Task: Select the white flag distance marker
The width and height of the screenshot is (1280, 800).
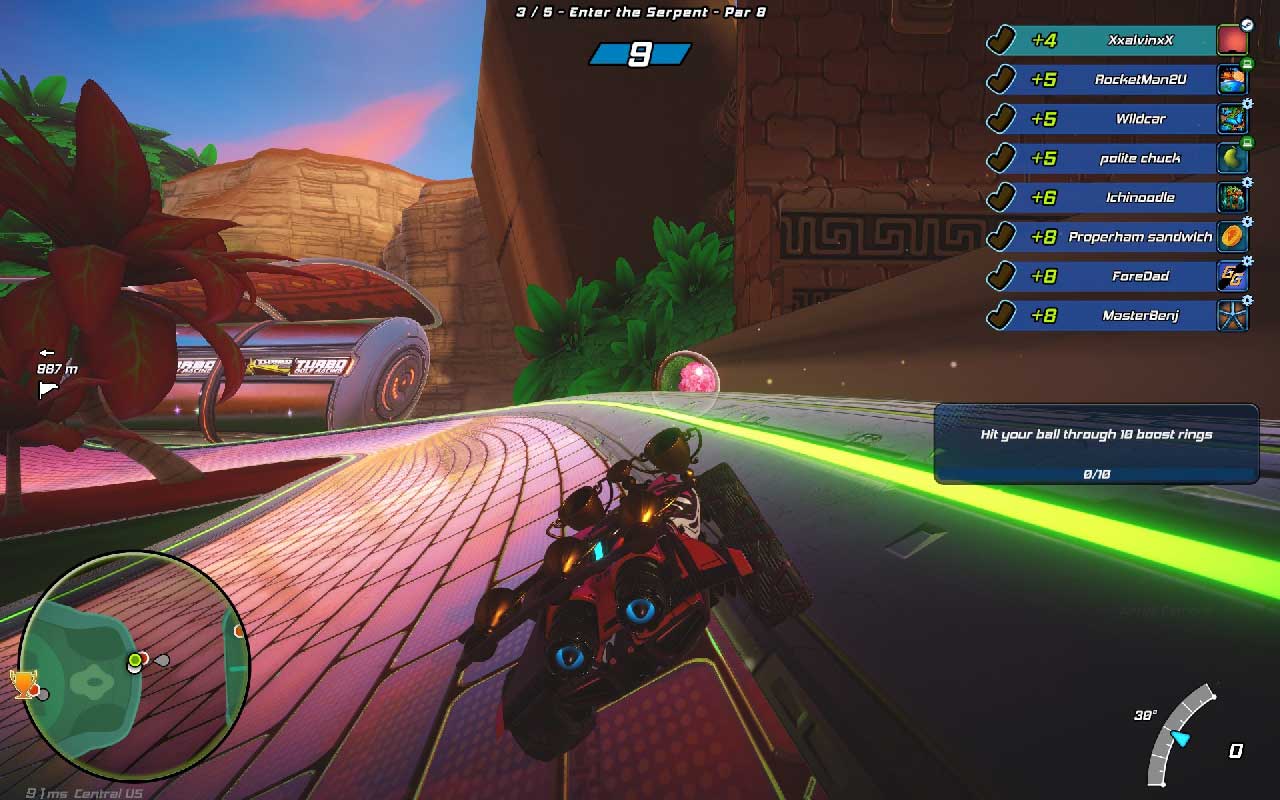Action: point(48,390)
